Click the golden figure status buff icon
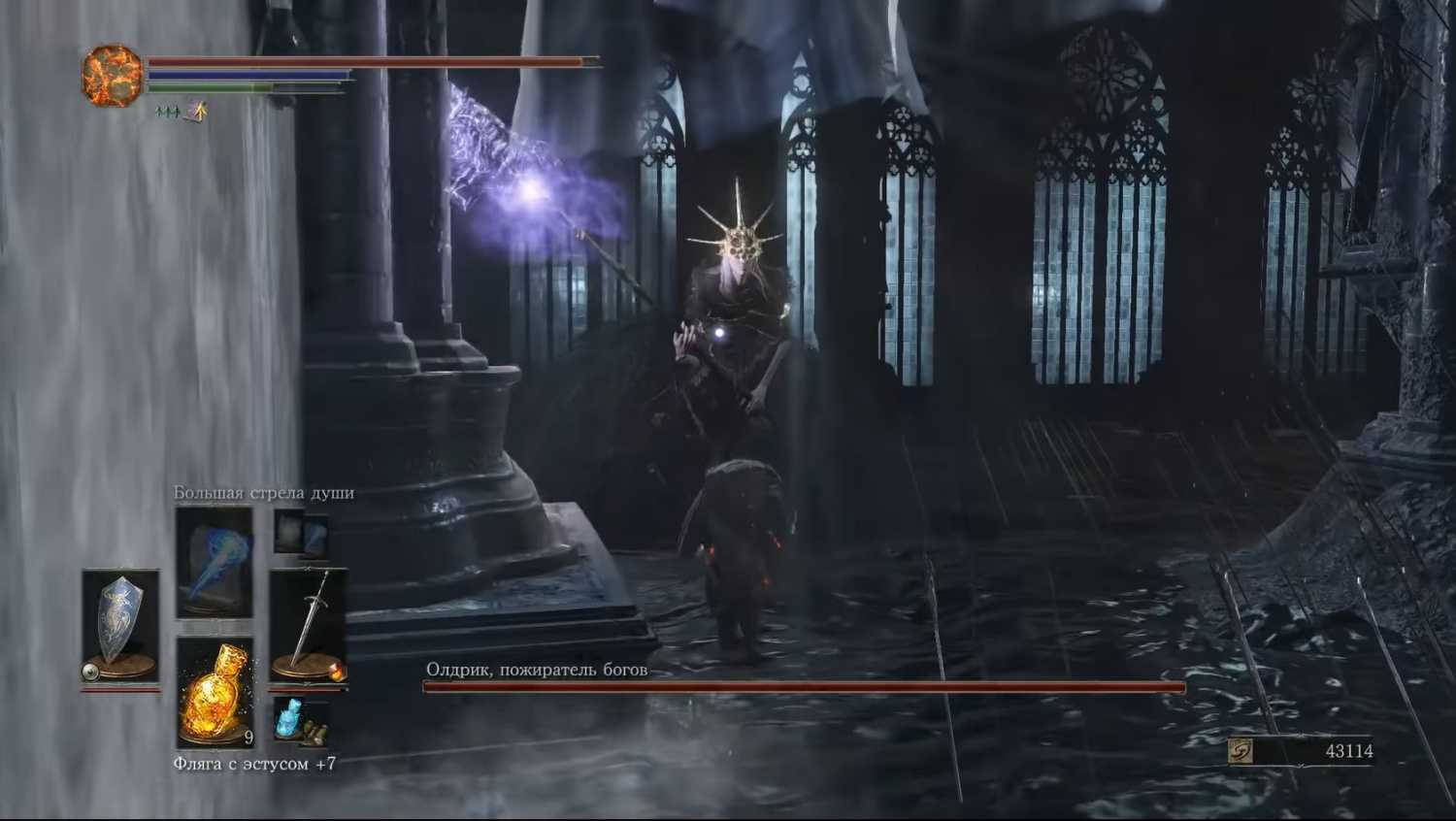This screenshot has height=821, width=1456. click(198, 113)
